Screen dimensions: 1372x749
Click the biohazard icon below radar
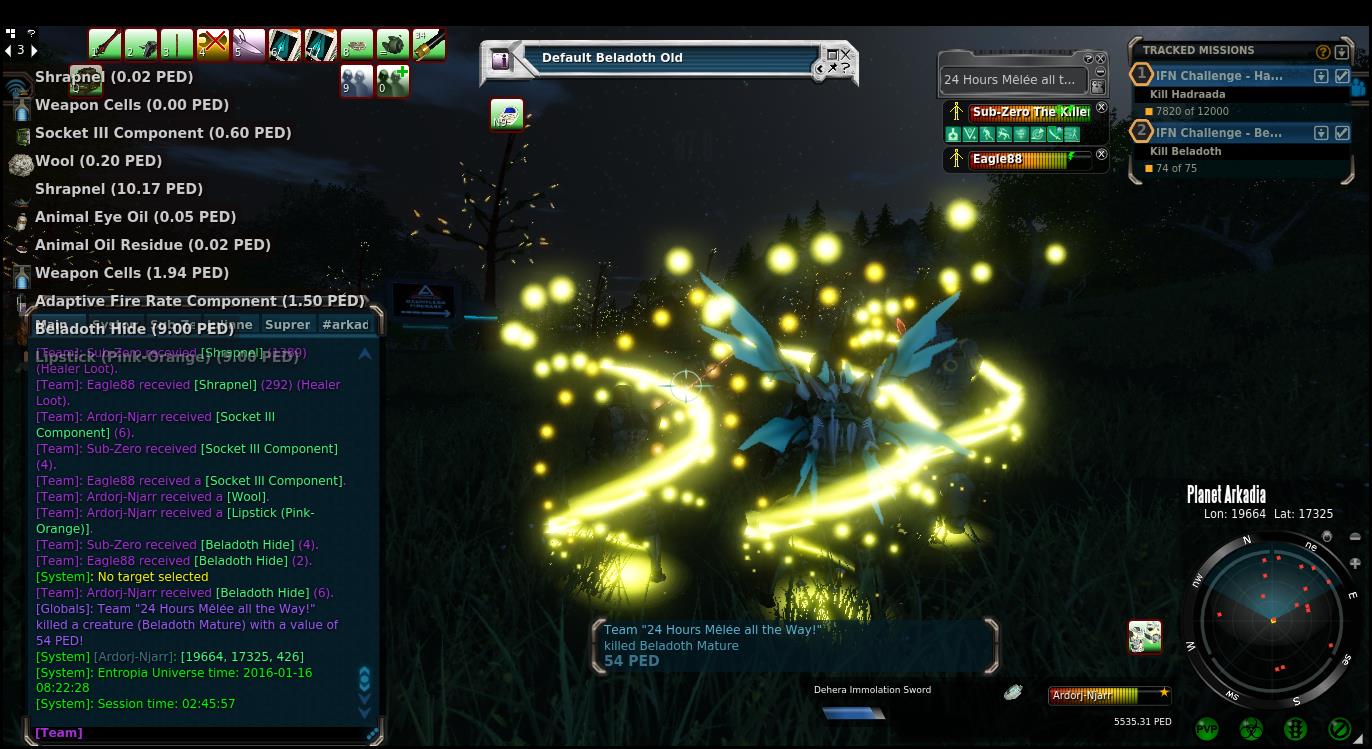click(x=1251, y=729)
